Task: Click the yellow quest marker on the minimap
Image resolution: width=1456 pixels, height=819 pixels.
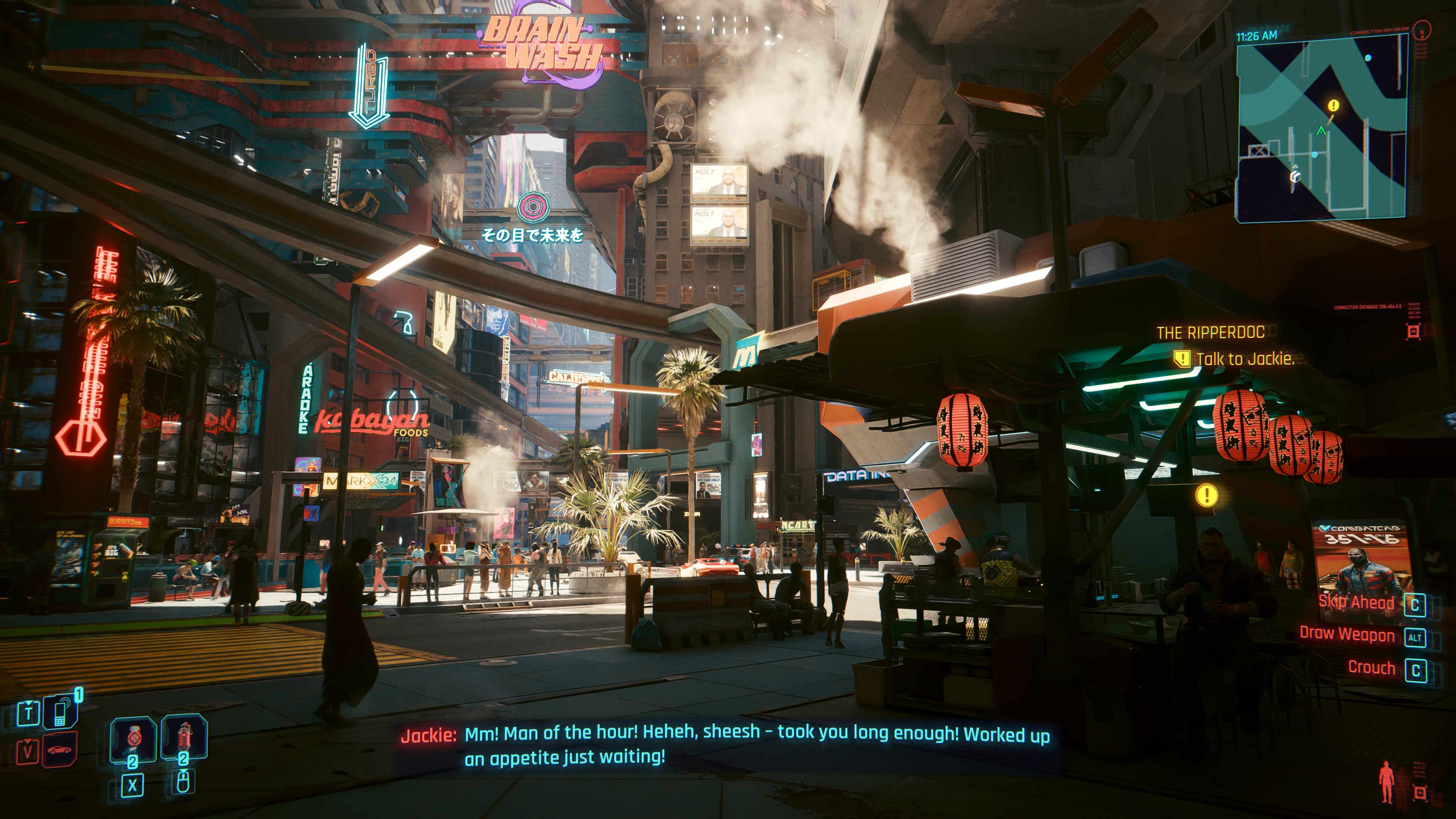Action: 1334,106
